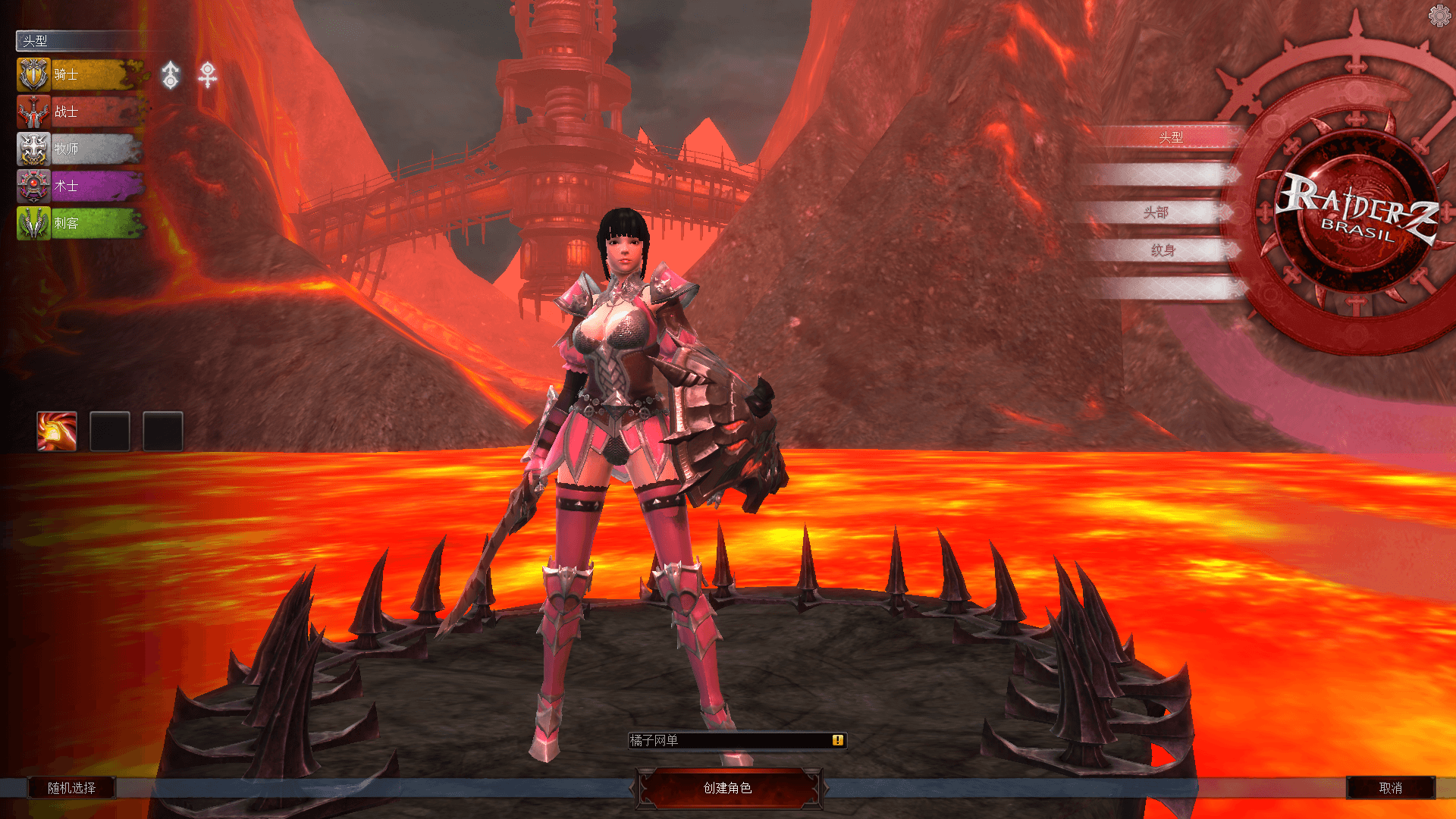Click the character name input field
The height and width of the screenshot is (819, 1456).
(x=728, y=740)
